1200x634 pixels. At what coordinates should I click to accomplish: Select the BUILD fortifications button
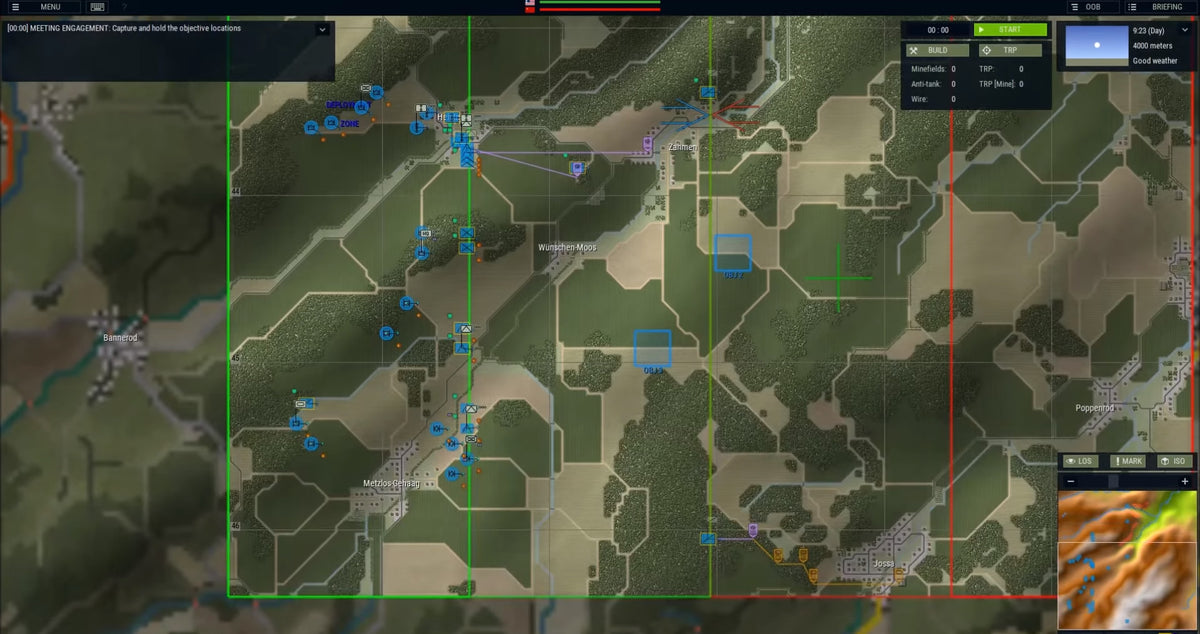pyautogui.click(x=937, y=50)
